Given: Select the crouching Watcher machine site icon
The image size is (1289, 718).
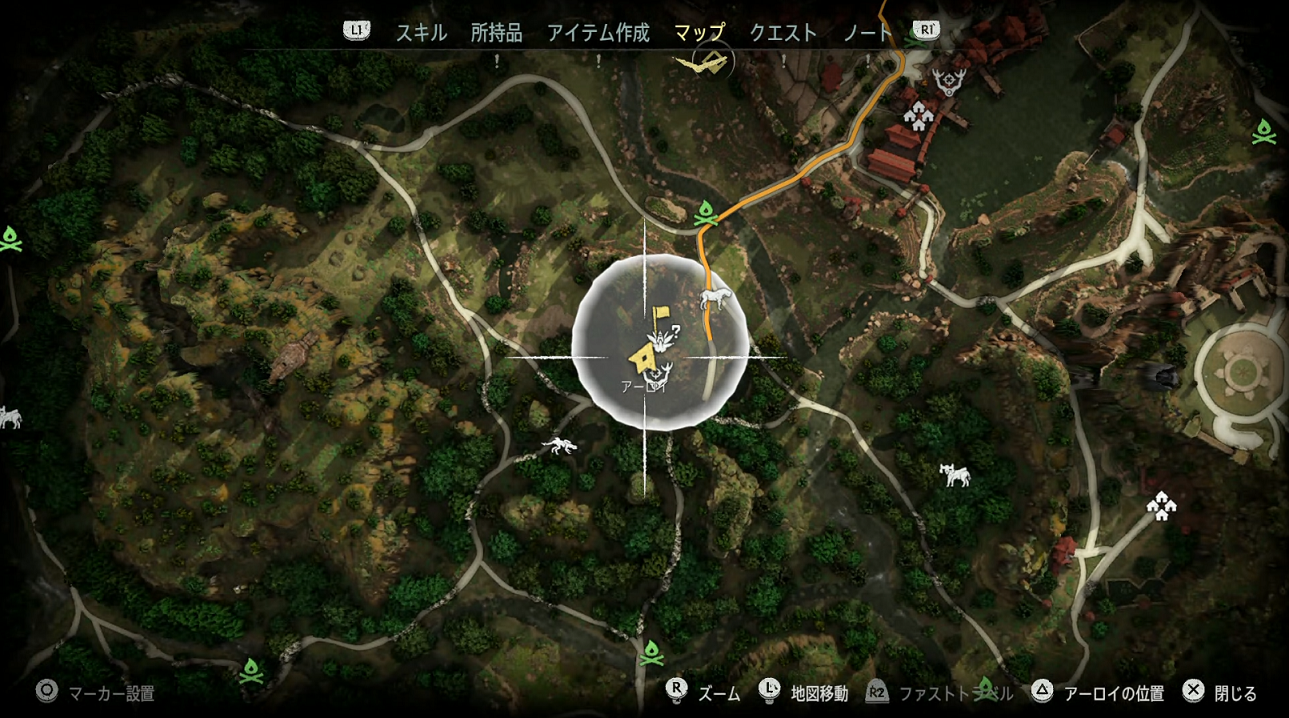Looking at the screenshot, I should tap(559, 446).
